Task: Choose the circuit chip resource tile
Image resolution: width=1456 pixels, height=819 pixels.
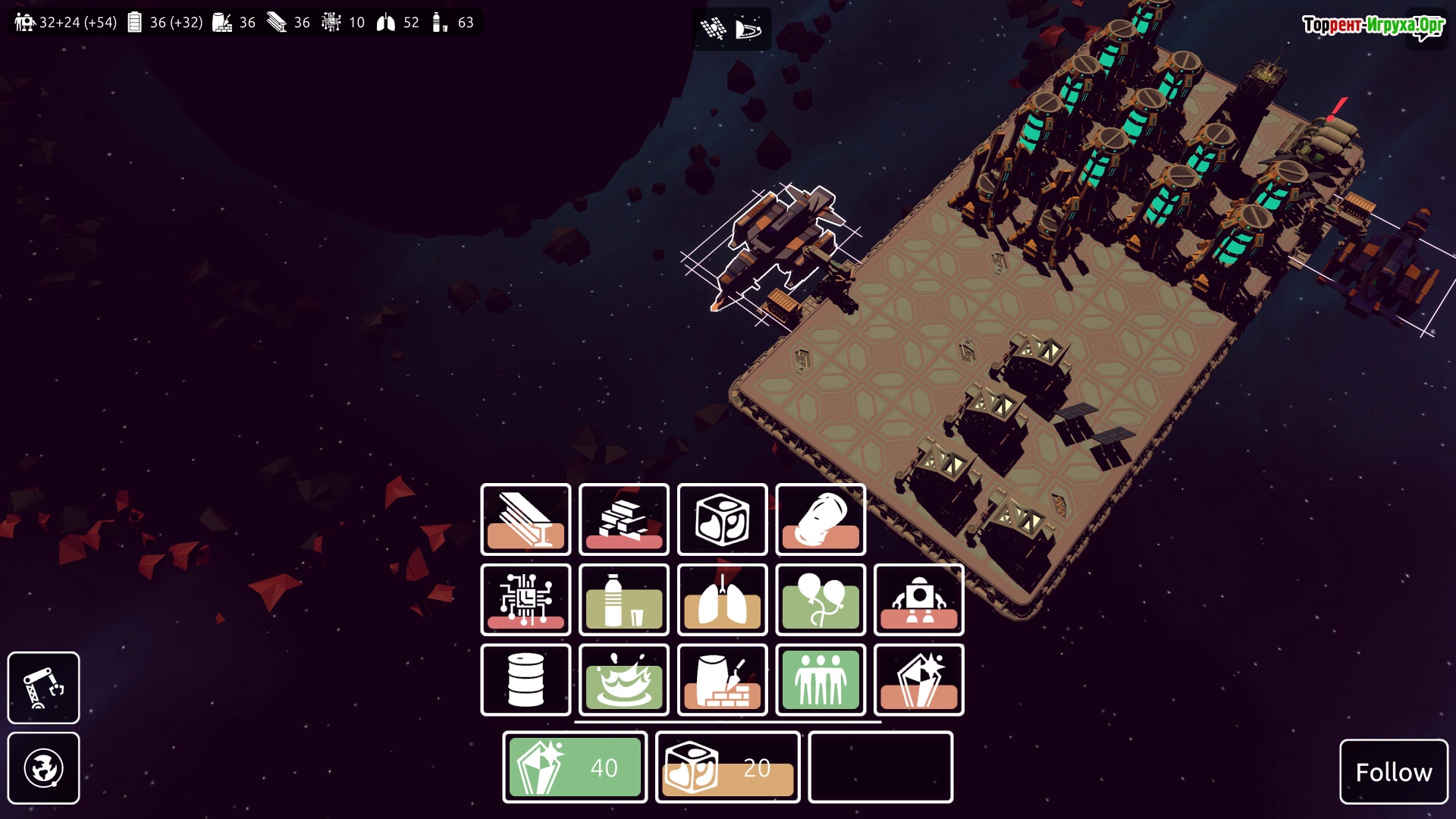Action: [526, 600]
